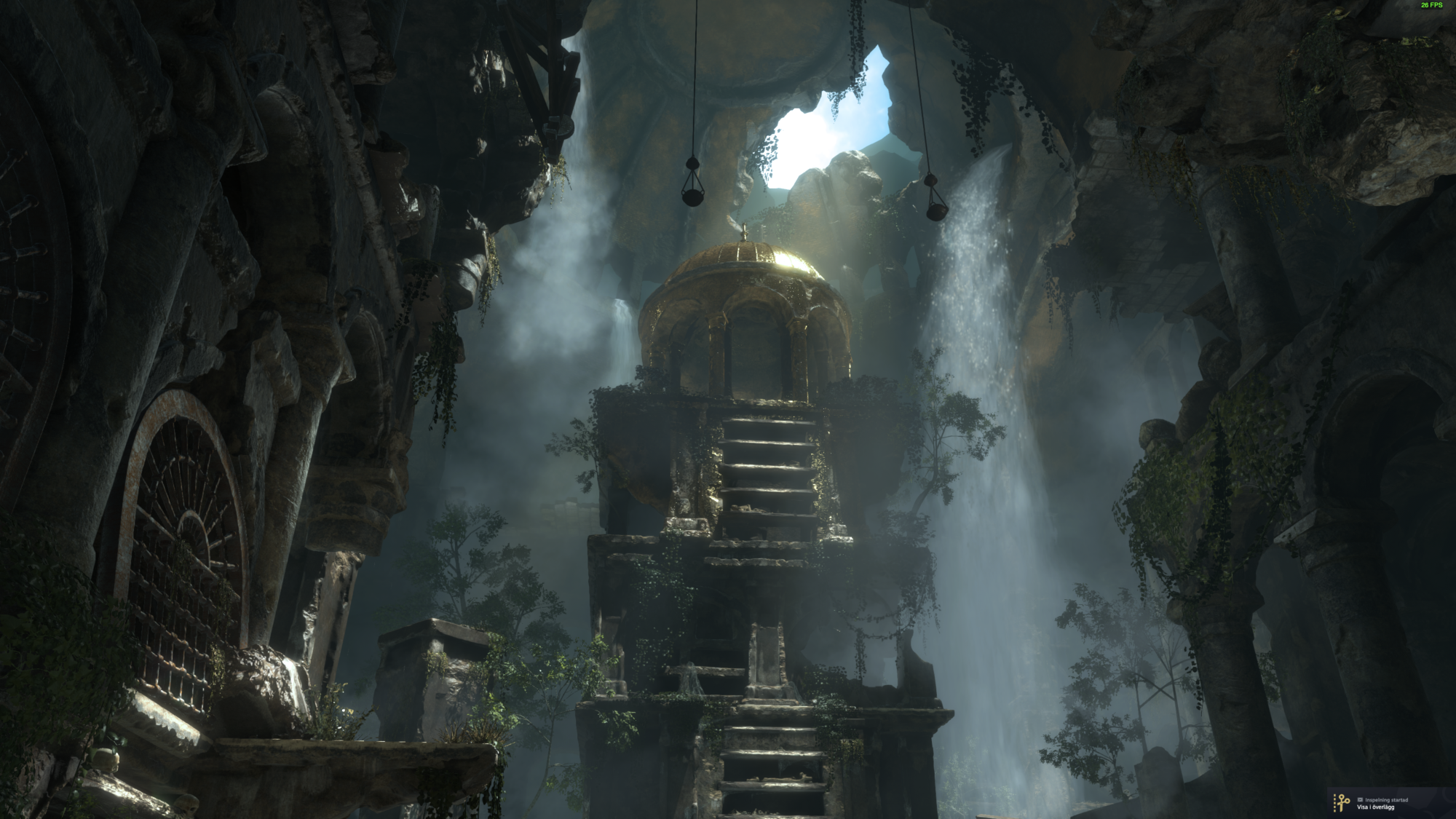This screenshot has height=819, width=1456.
Task: Click the scissors clip icon in the overlay
Action: [1341, 803]
